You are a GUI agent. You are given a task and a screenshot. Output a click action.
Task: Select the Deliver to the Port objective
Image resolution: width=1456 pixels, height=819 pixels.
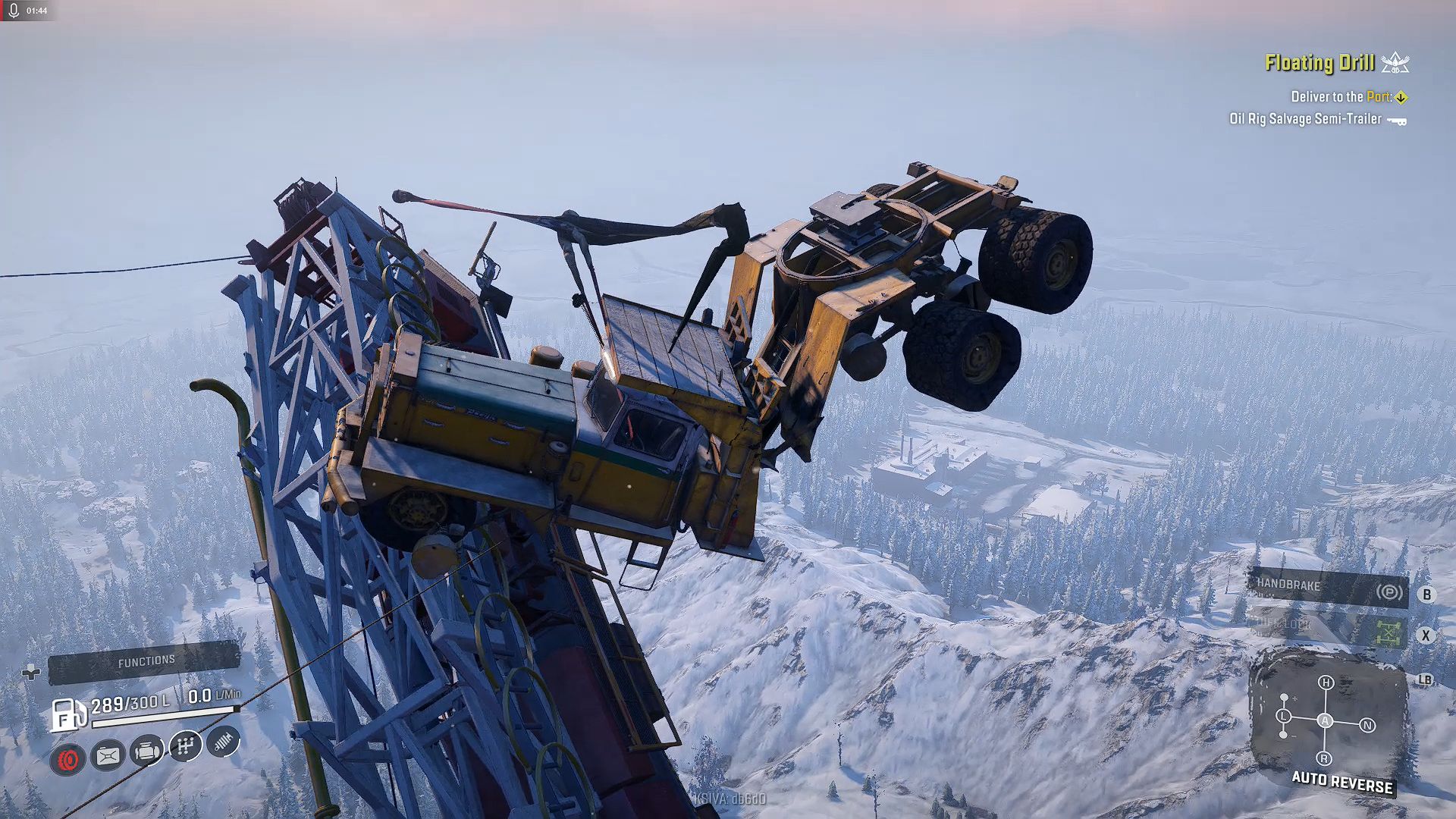point(1341,97)
